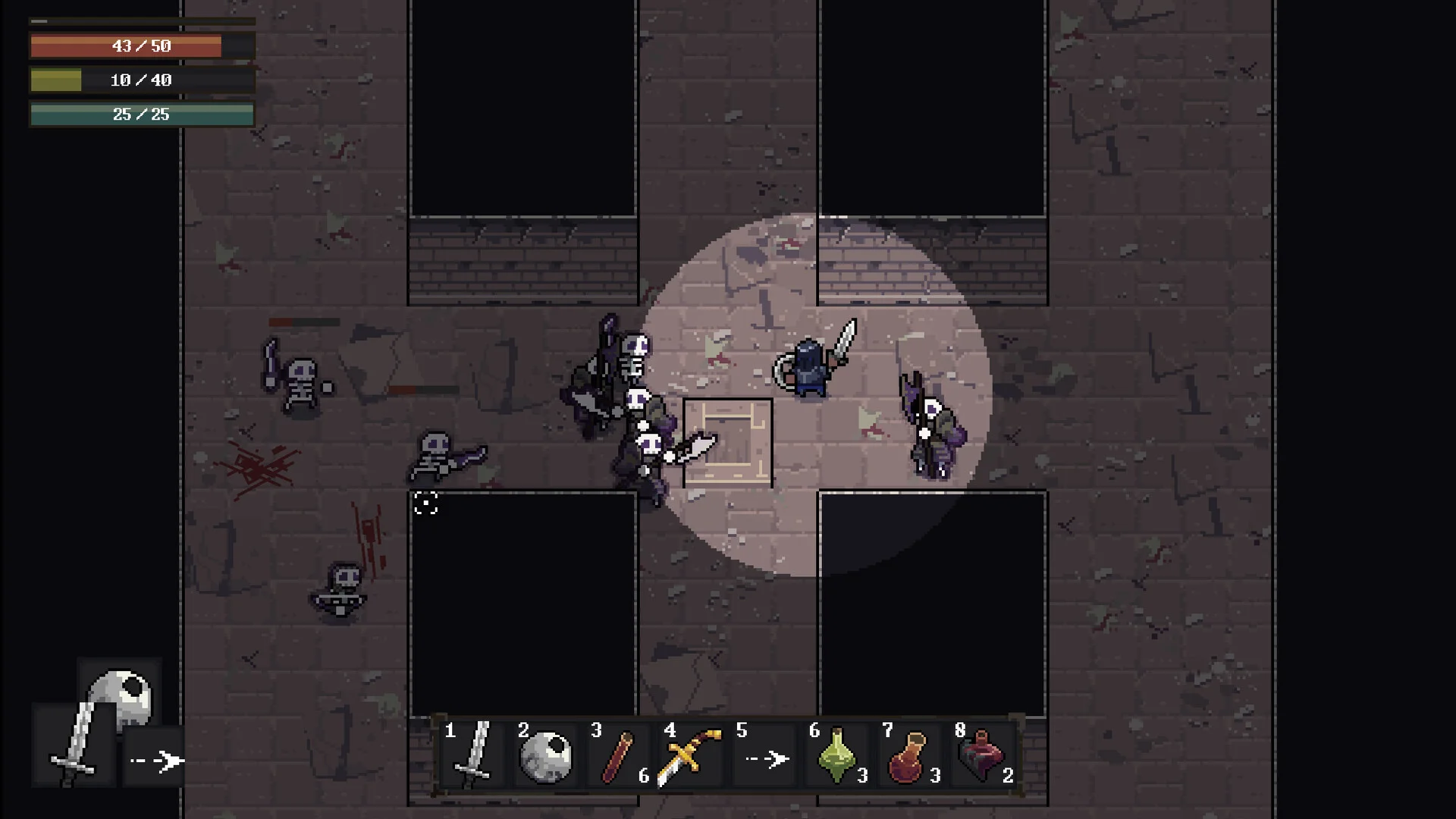Use the red round flask in hotbar slot 7
The width and height of the screenshot is (1456, 819).
[x=909, y=755]
